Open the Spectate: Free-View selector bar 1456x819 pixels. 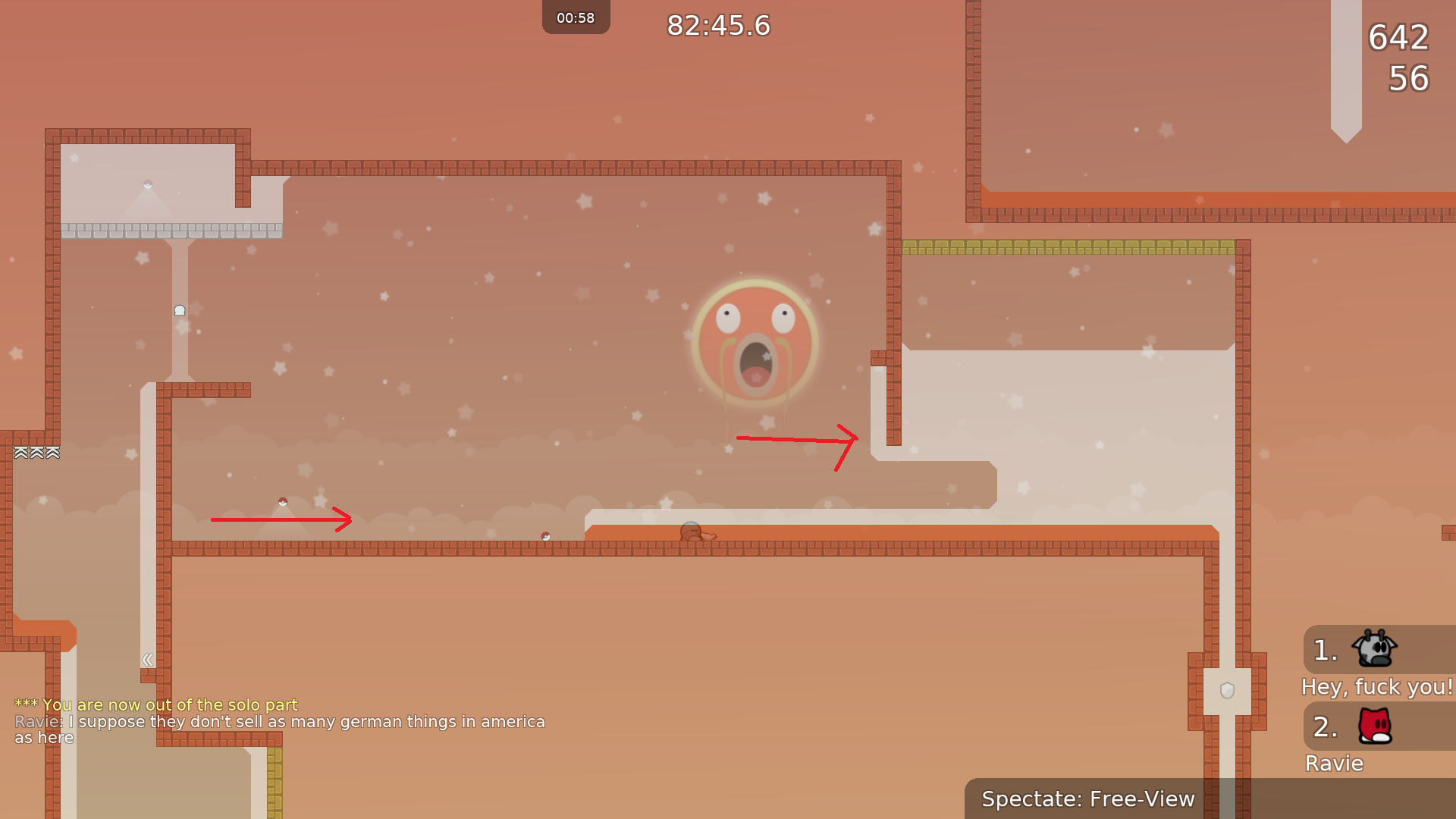click(1087, 799)
